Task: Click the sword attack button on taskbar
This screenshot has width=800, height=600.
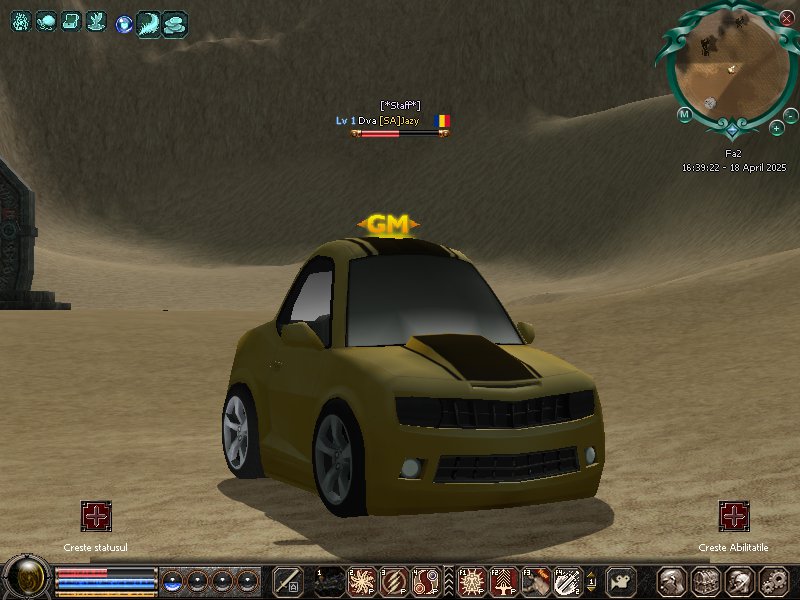Action: point(288,580)
